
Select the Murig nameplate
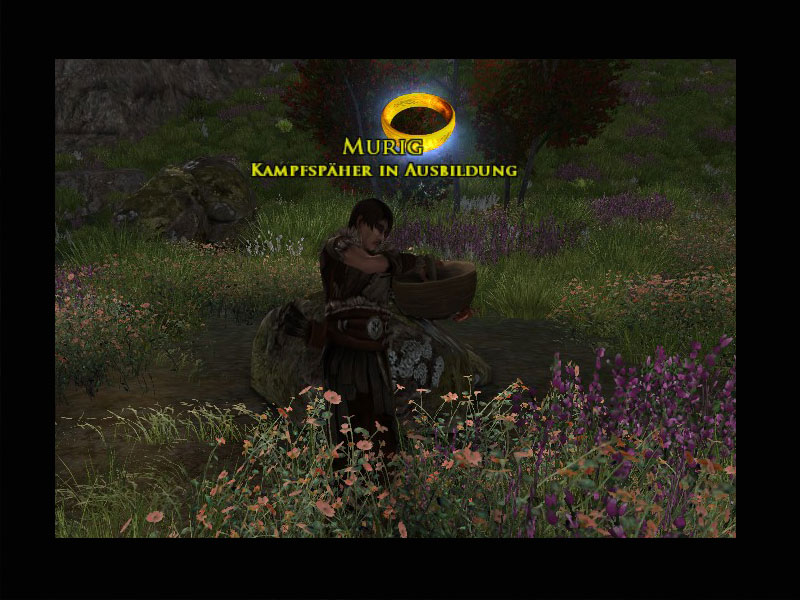tap(383, 147)
